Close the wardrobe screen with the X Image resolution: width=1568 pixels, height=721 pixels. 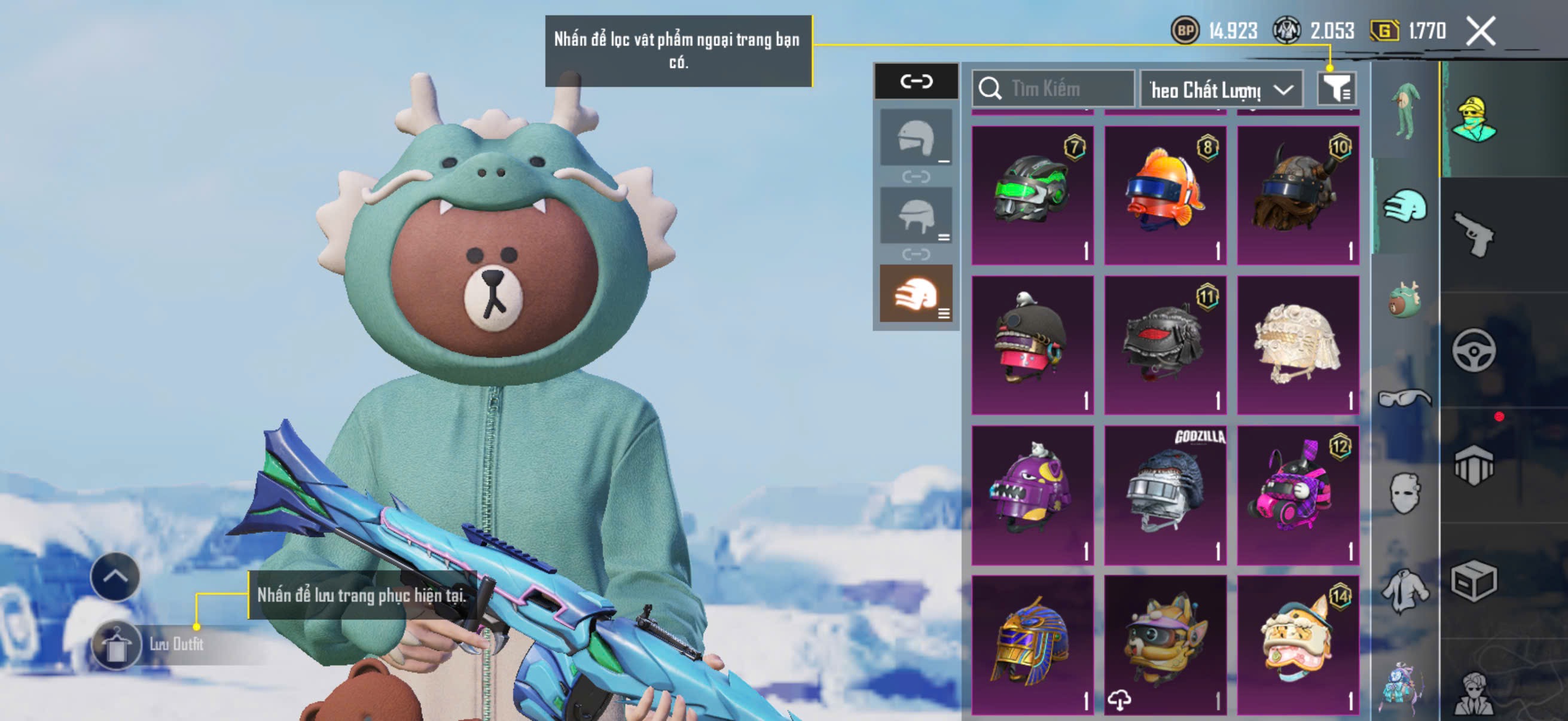pos(1480,31)
